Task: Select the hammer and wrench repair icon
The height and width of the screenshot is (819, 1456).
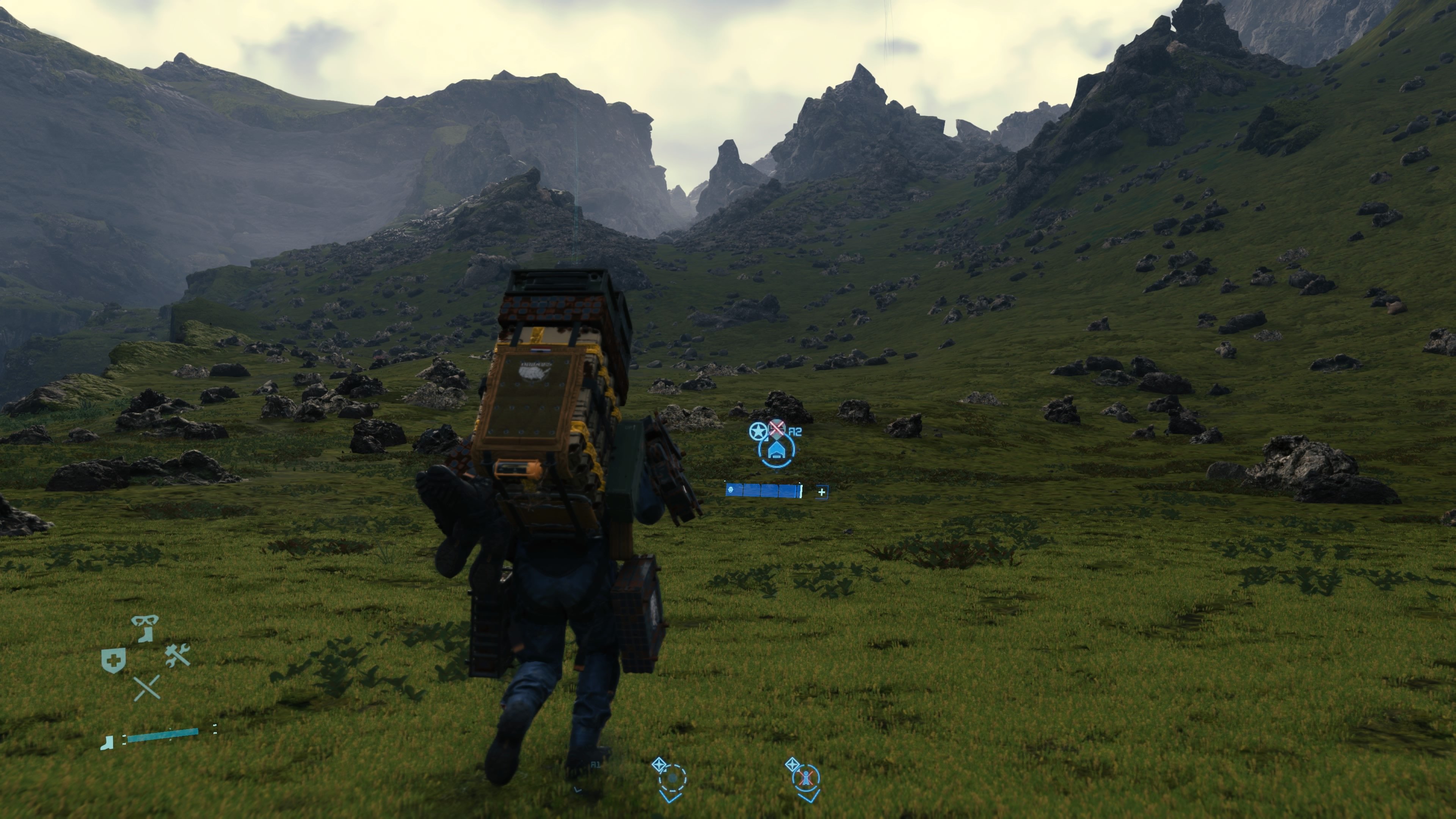Action: click(177, 656)
